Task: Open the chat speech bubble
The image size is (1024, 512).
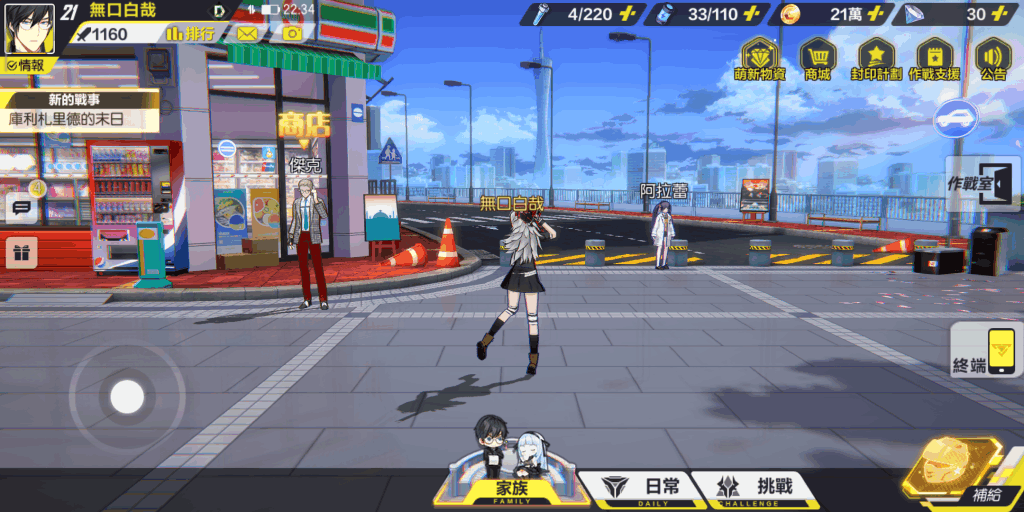Action: 22,209
